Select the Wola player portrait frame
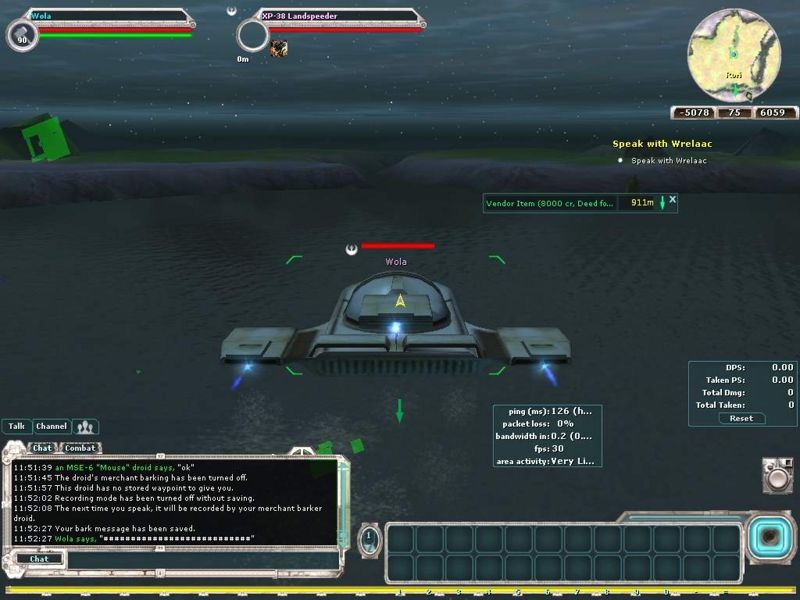800x600 pixels. (22, 36)
